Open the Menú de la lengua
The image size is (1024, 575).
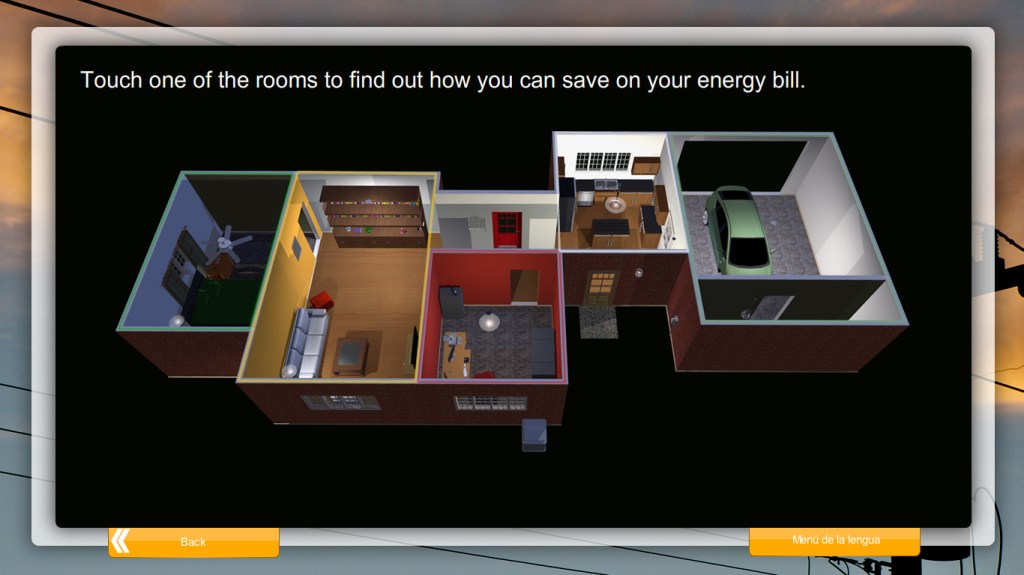pyautogui.click(x=835, y=541)
